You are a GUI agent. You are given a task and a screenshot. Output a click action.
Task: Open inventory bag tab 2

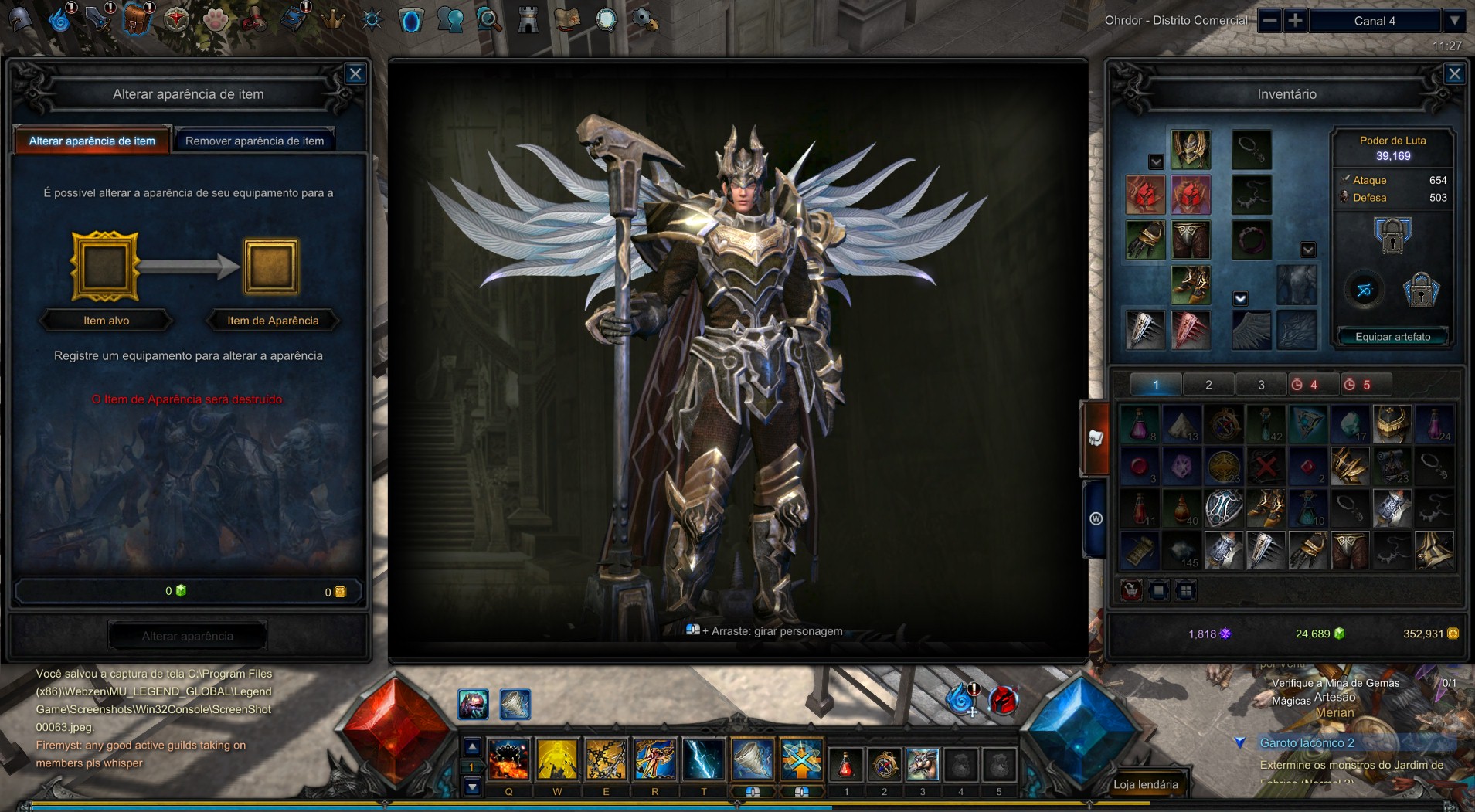coord(1208,385)
